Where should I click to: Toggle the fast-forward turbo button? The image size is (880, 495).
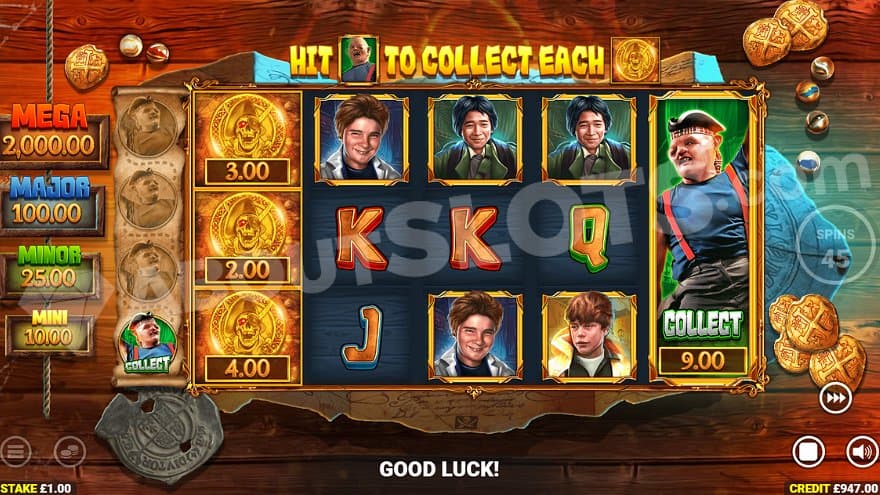[x=835, y=399]
